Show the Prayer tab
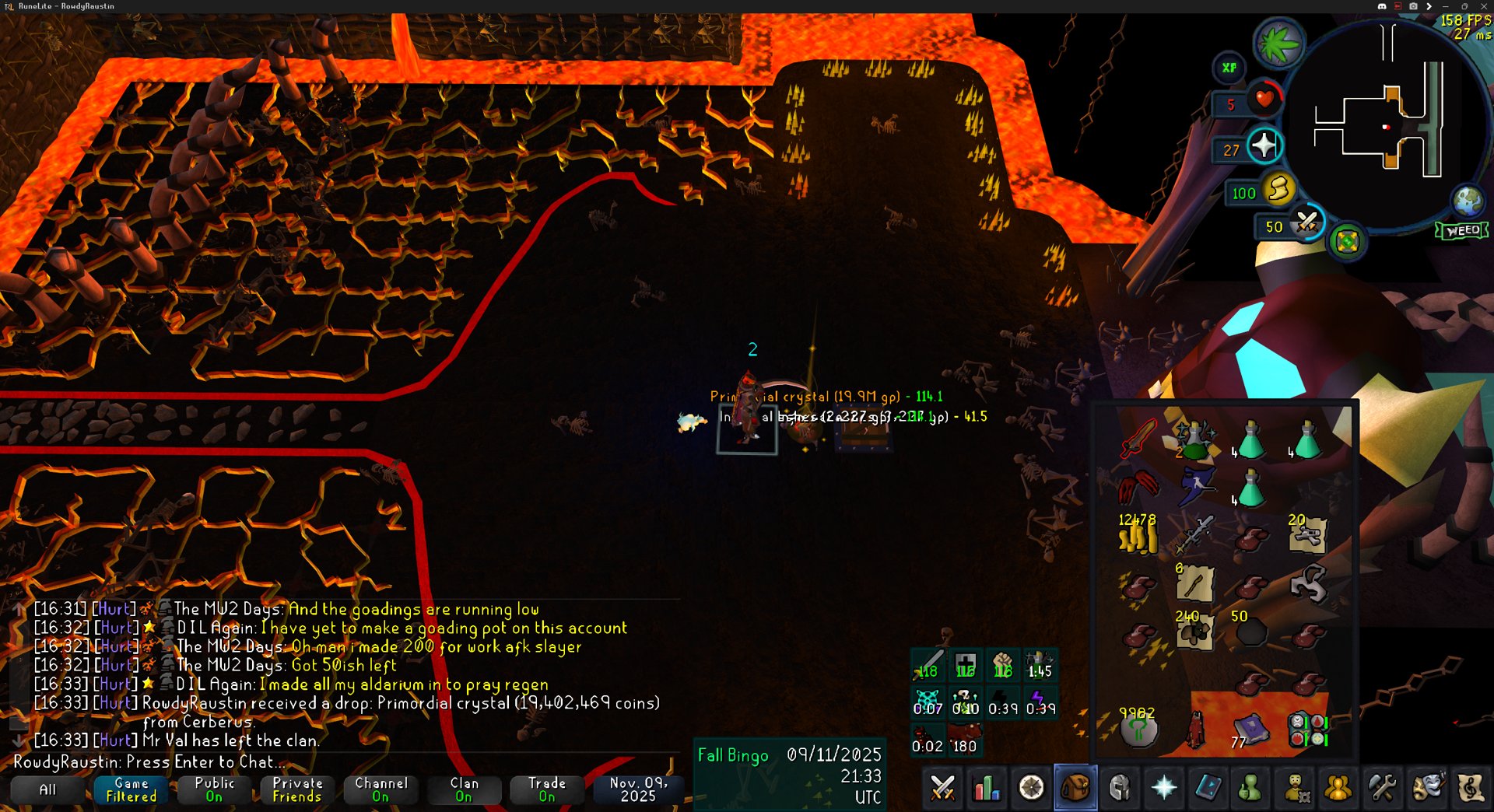 (1164, 788)
